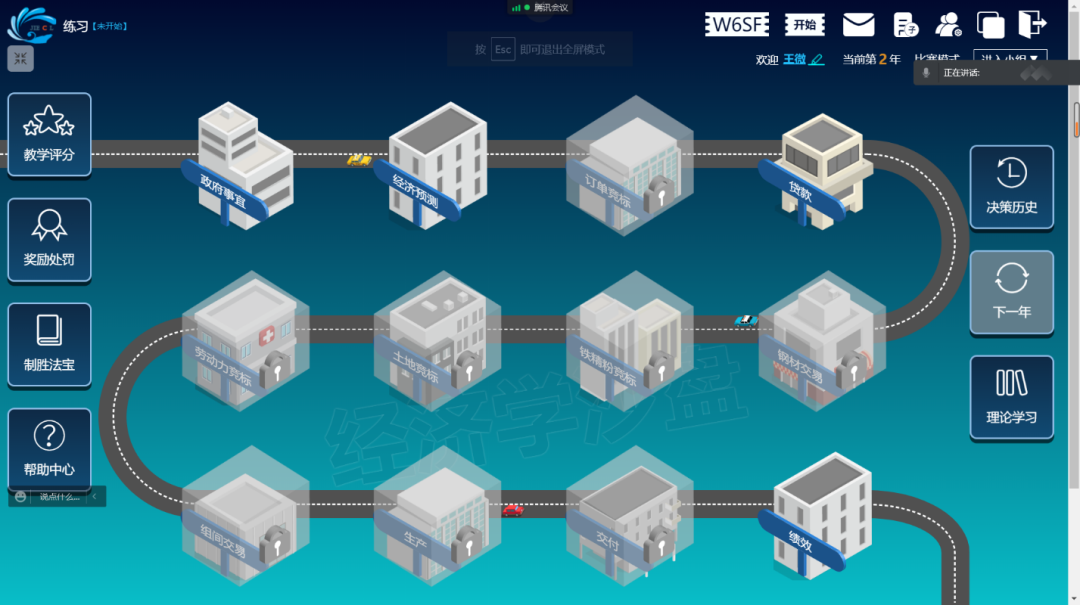The image size is (1080, 605).
Task: Open the 理论学习 theory section
Action: (x=1011, y=397)
